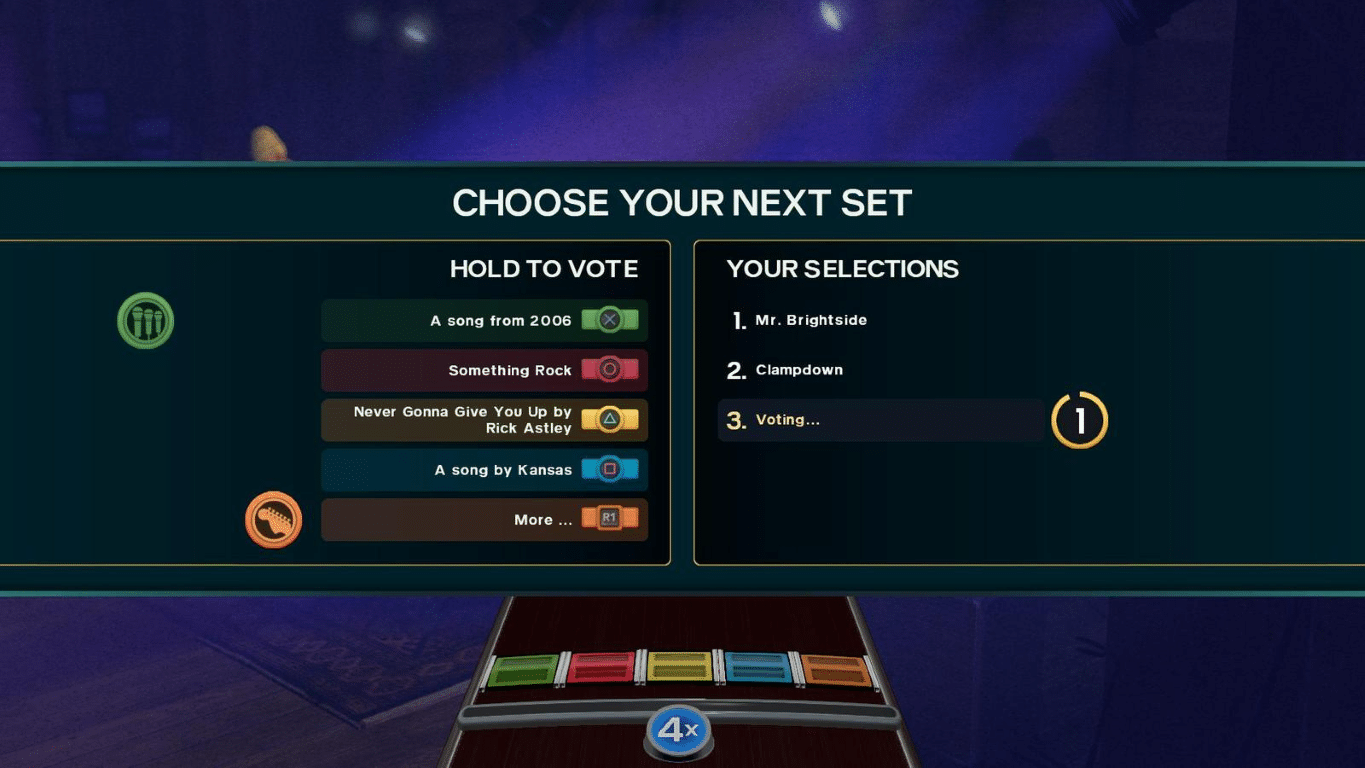Screen dimensions: 1365x768
Task: Click the Triangle icon for Rick Astley vote
Action: tap(611, 420)
